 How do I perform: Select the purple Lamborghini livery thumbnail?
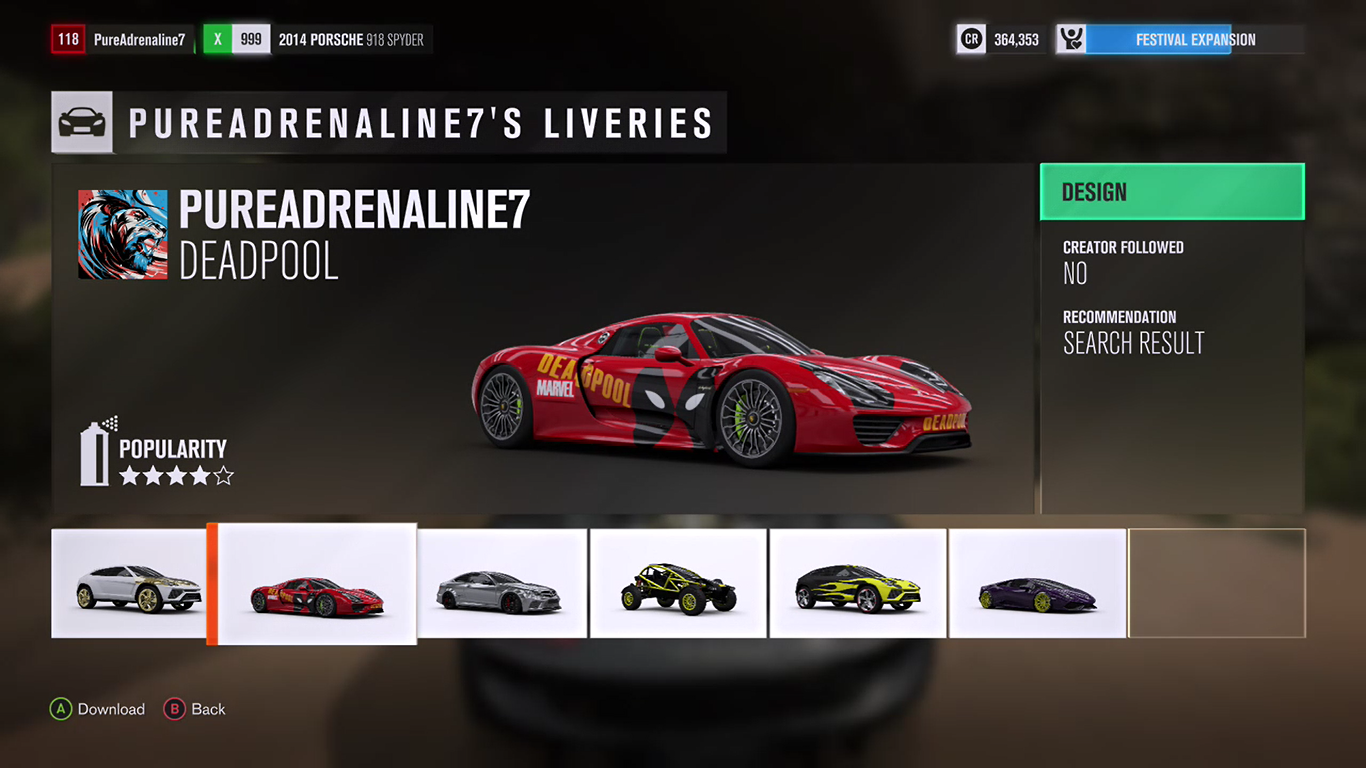[x=1037, y=583]
